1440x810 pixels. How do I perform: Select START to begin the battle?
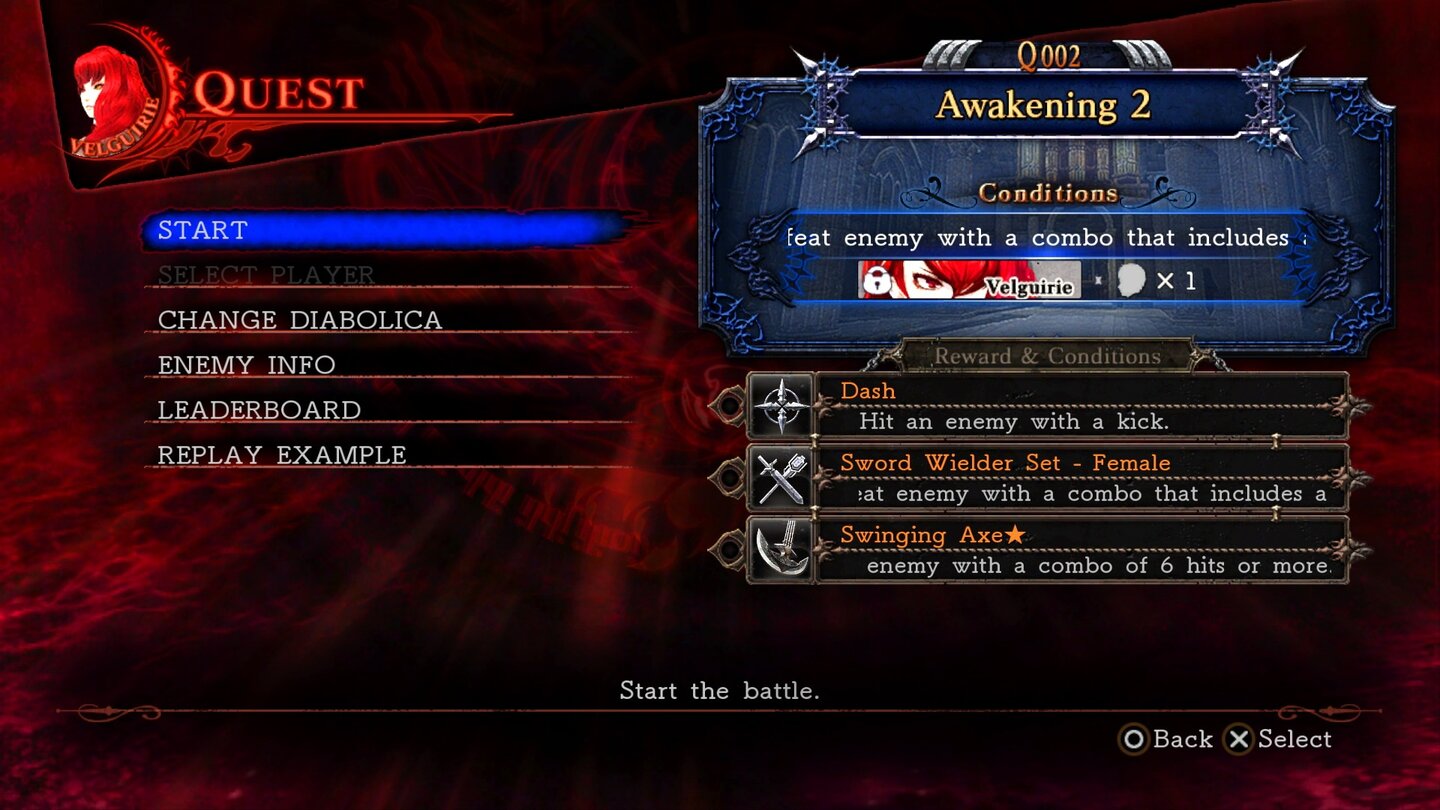tap(199, 230)
